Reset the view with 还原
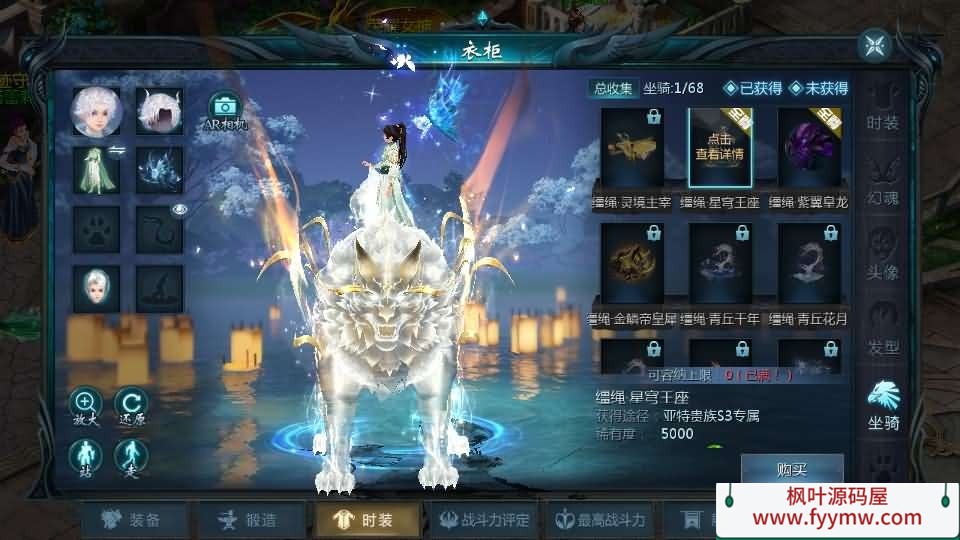 [131, 406]
